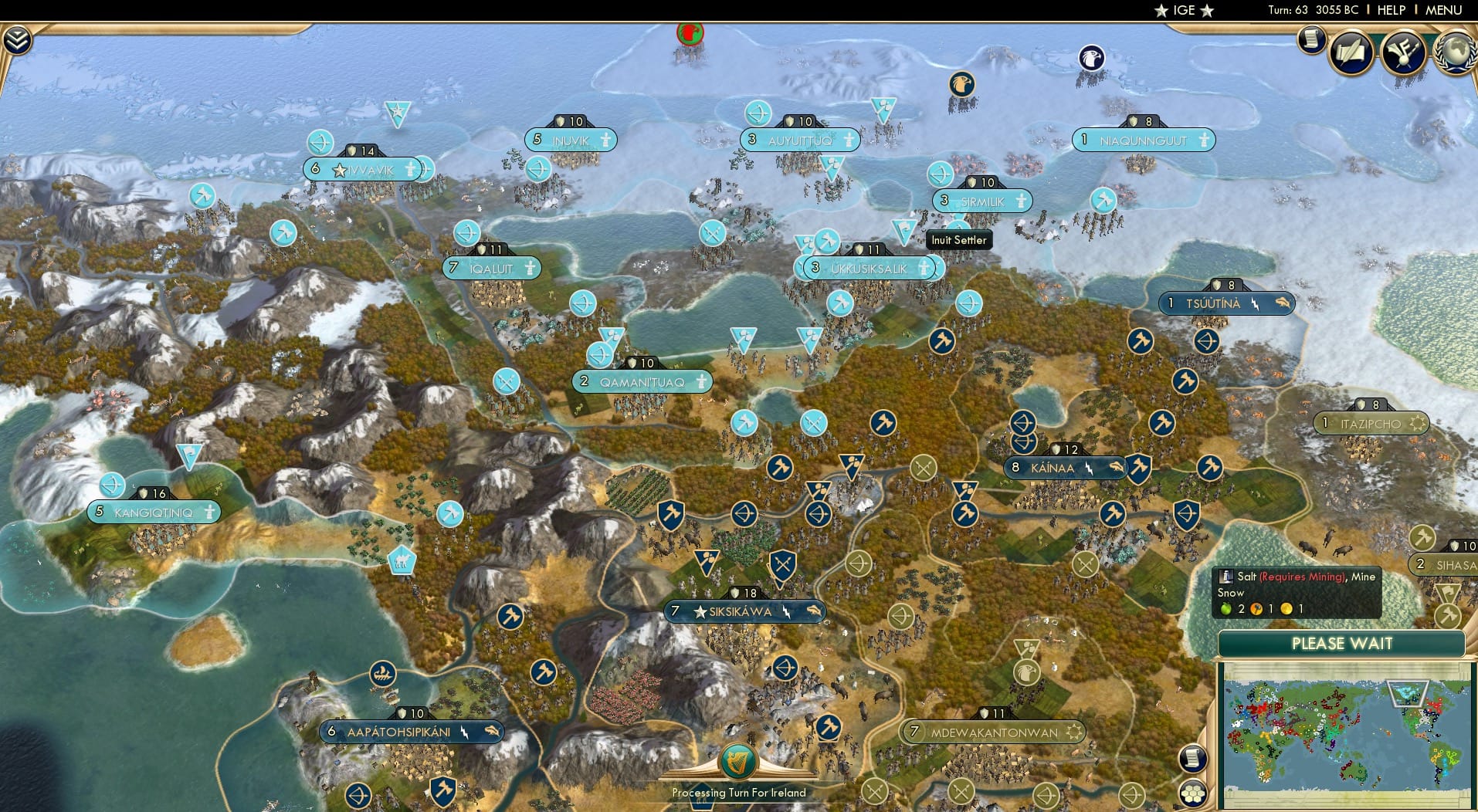Open the MENU
The width and height of the screenshot is (1478, 812).
1441,10
